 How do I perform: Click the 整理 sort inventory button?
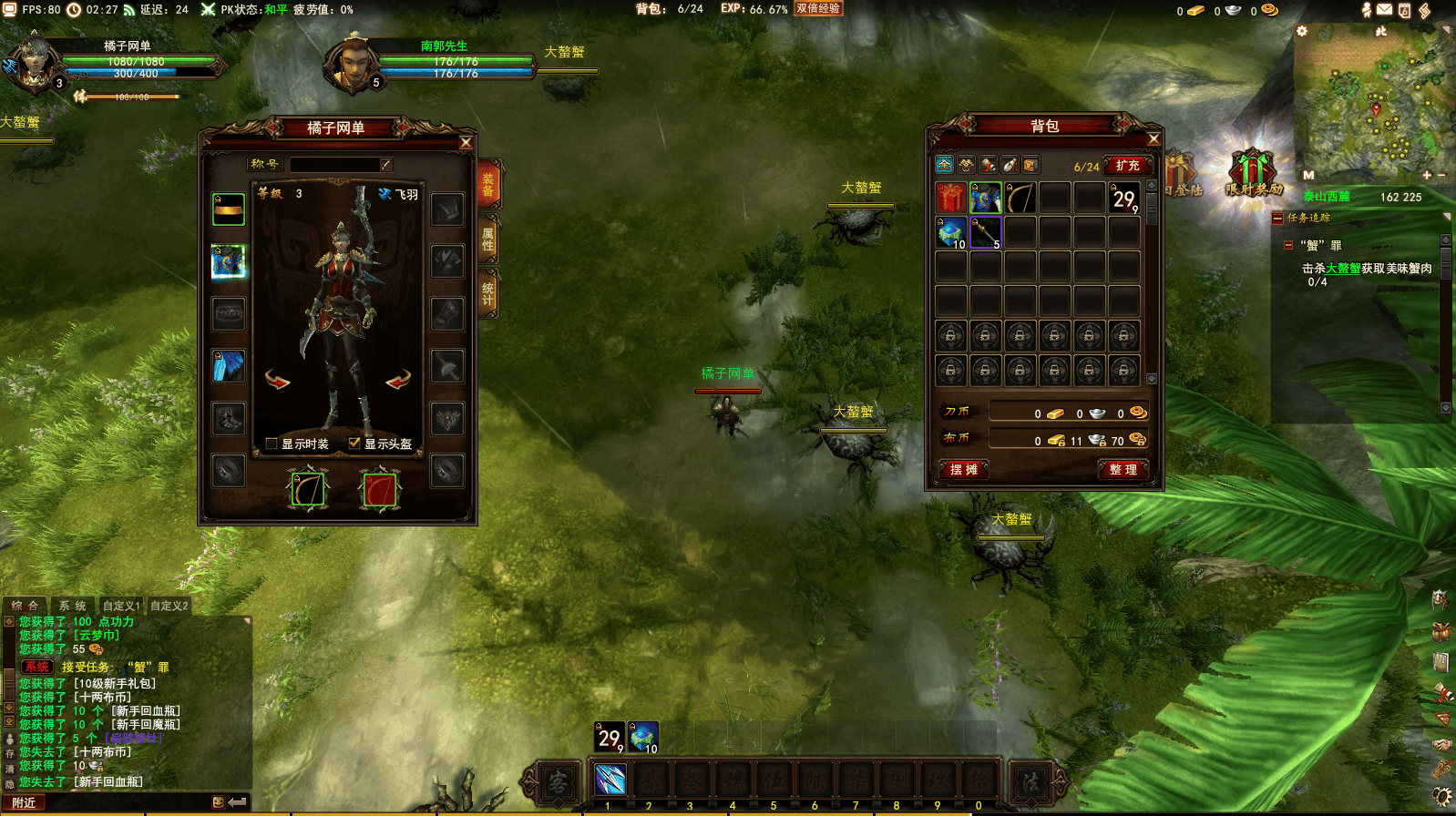[x=1123, y=469]
